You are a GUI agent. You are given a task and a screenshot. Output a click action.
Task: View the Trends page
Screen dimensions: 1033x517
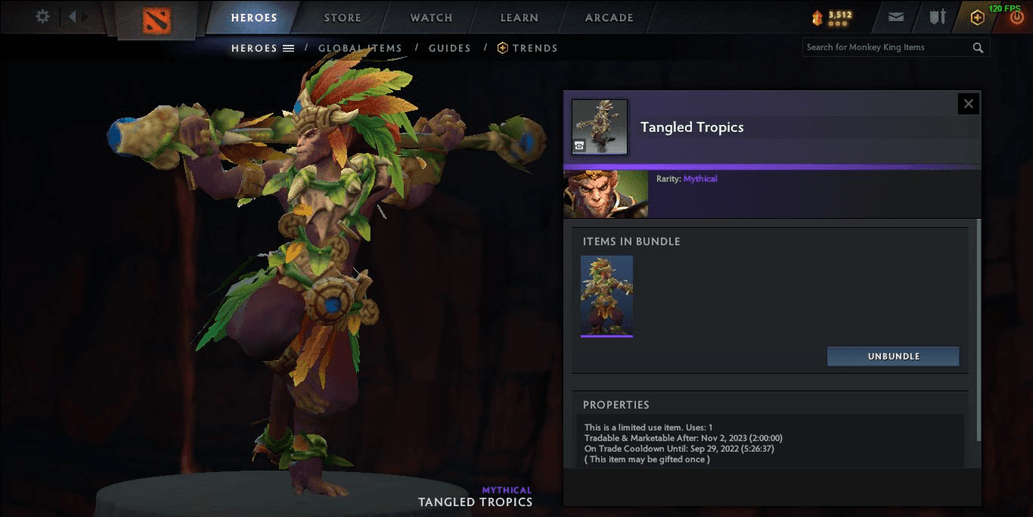[x=528, y=48]
